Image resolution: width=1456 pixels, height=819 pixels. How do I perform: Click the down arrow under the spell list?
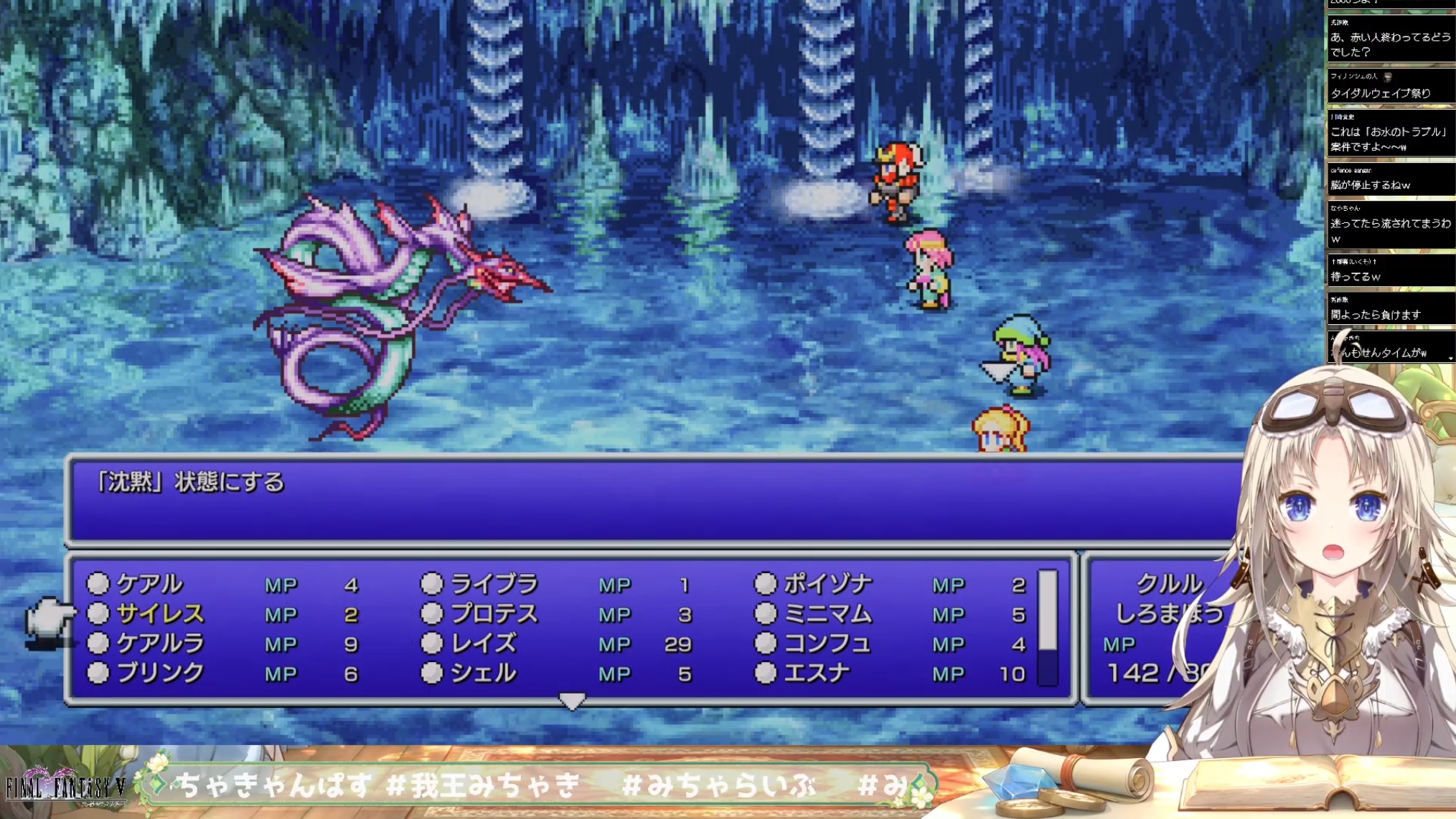pos(572,701)
